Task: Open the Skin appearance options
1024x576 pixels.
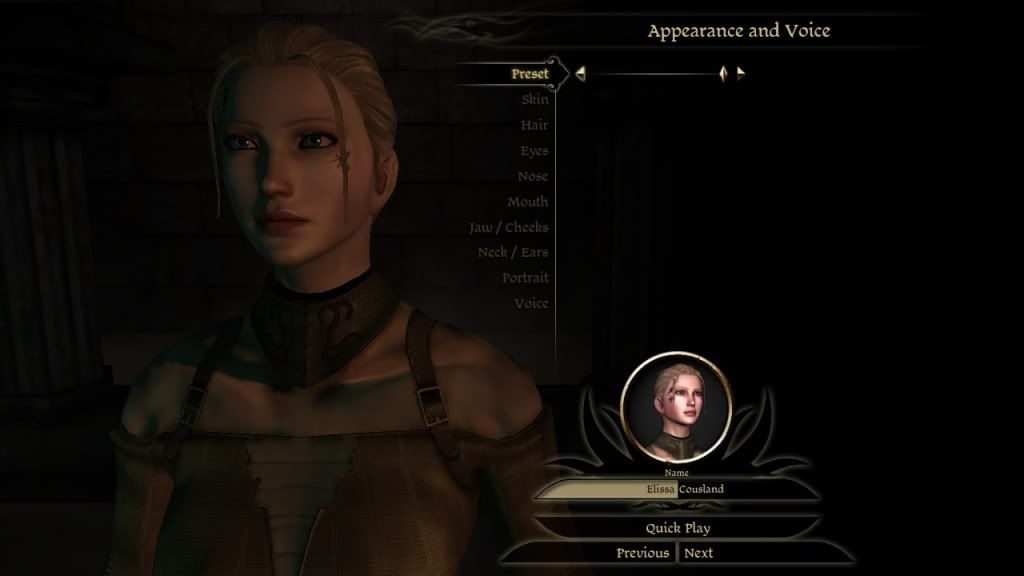Action: 534,100
